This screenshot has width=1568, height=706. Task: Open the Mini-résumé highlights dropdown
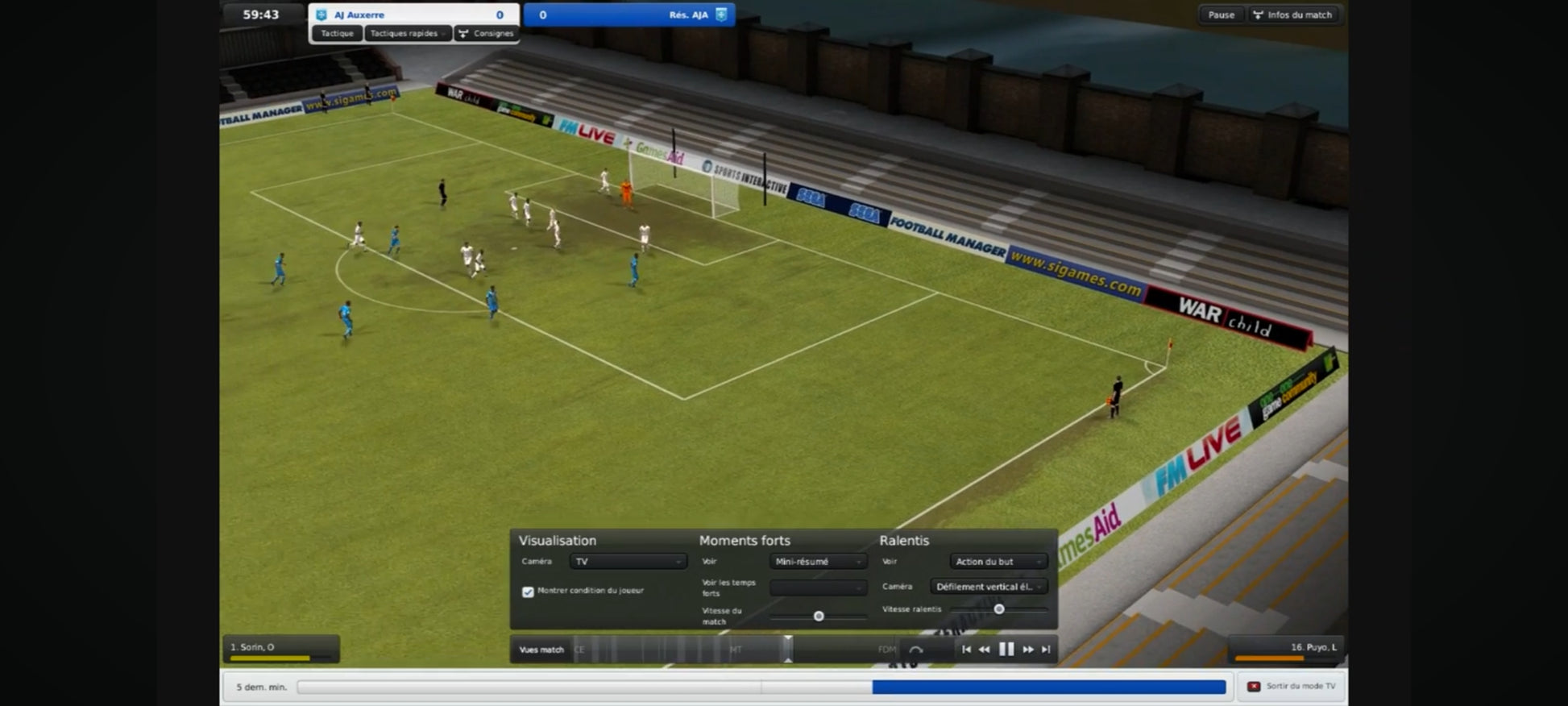(x=818, y=562)
